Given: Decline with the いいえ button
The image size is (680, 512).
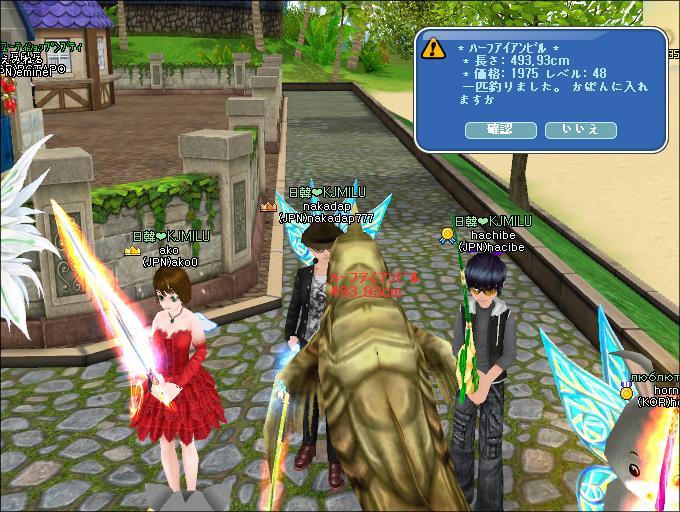Looking at the screenshot, I should pyautogui.click(x=581, y=129).
